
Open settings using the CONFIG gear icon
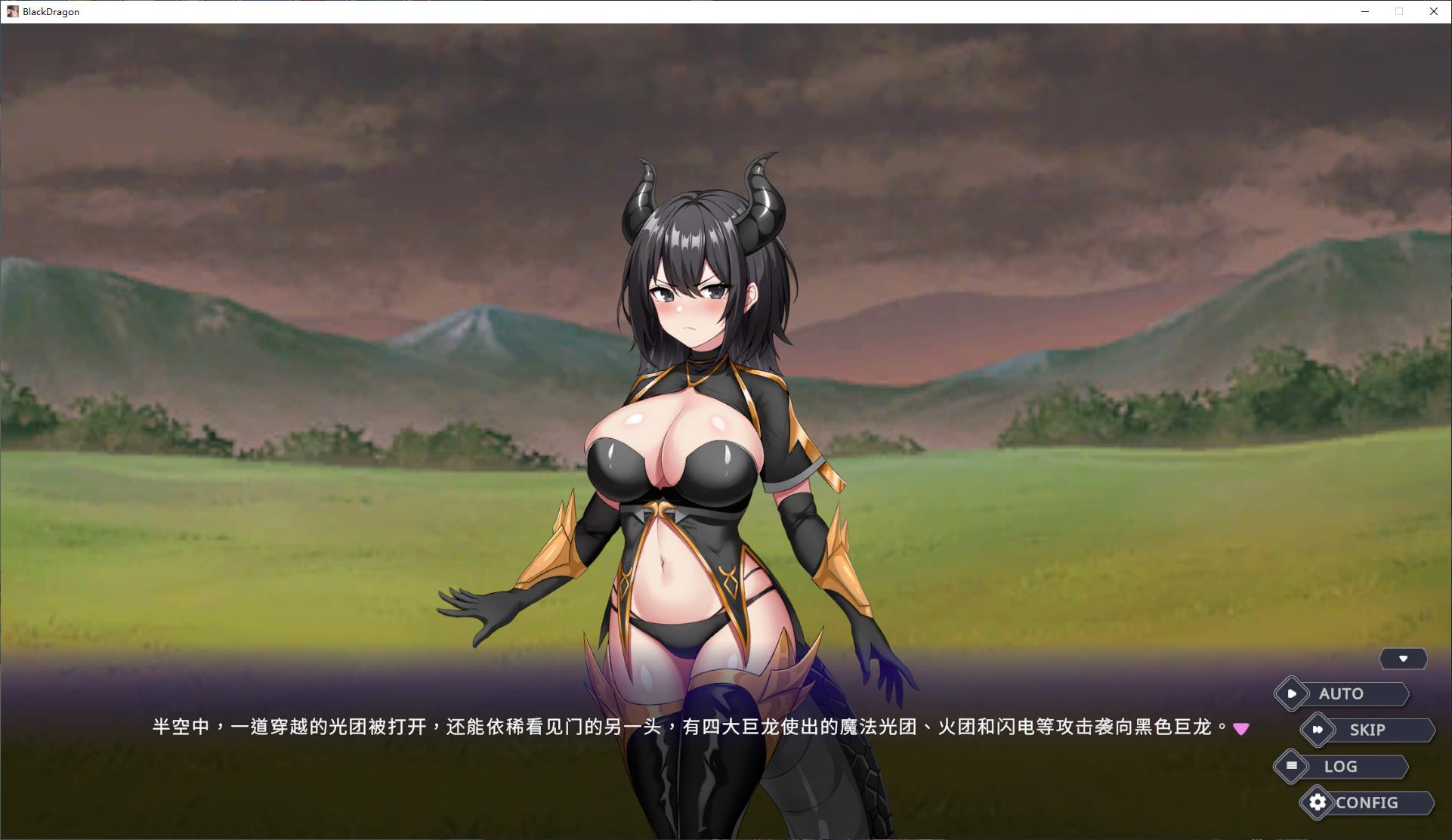(x=1318, y=802)
